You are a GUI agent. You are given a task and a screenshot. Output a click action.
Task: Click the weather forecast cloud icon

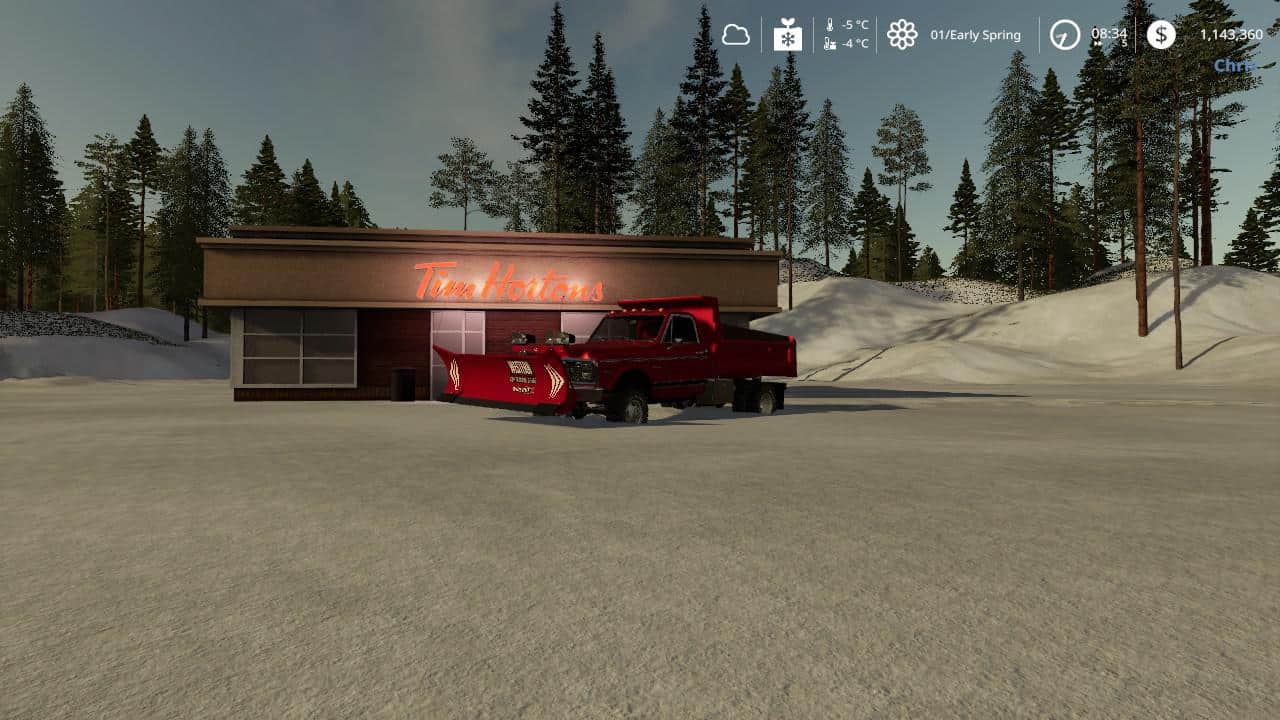[x=737, y=33]
